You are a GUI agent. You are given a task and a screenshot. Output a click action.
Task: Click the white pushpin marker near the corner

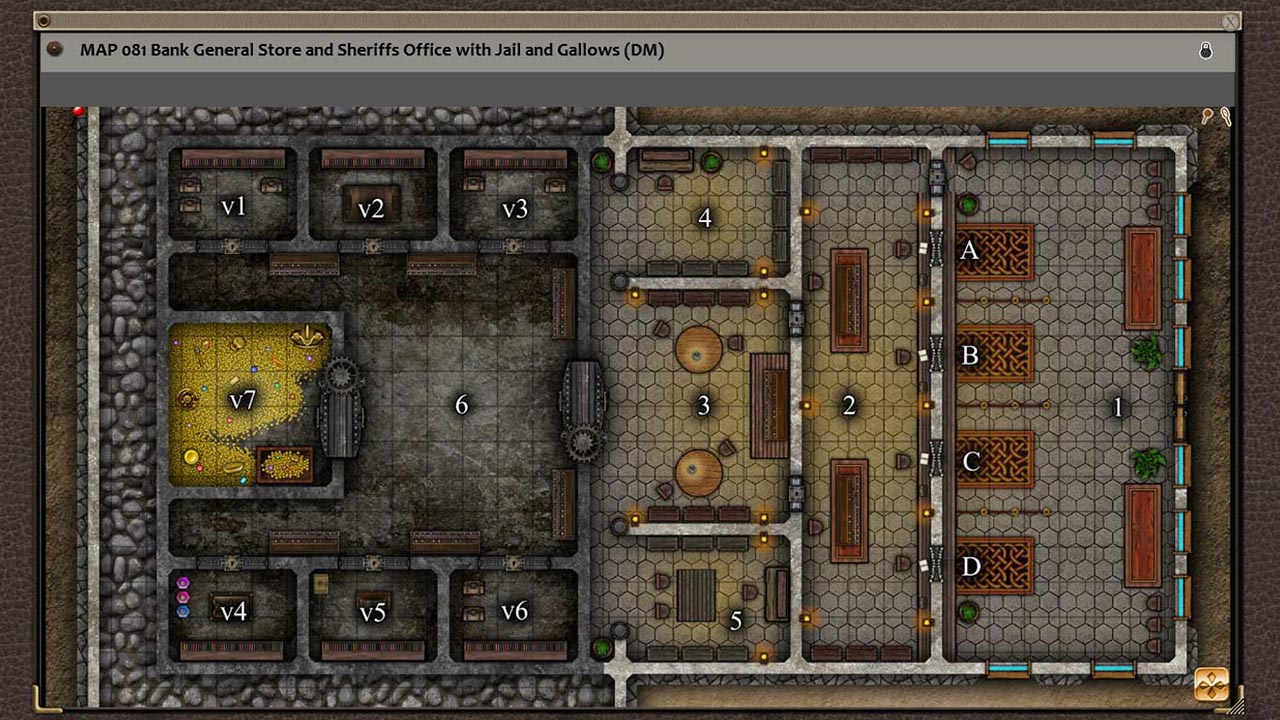click(x=1226, y=117)
